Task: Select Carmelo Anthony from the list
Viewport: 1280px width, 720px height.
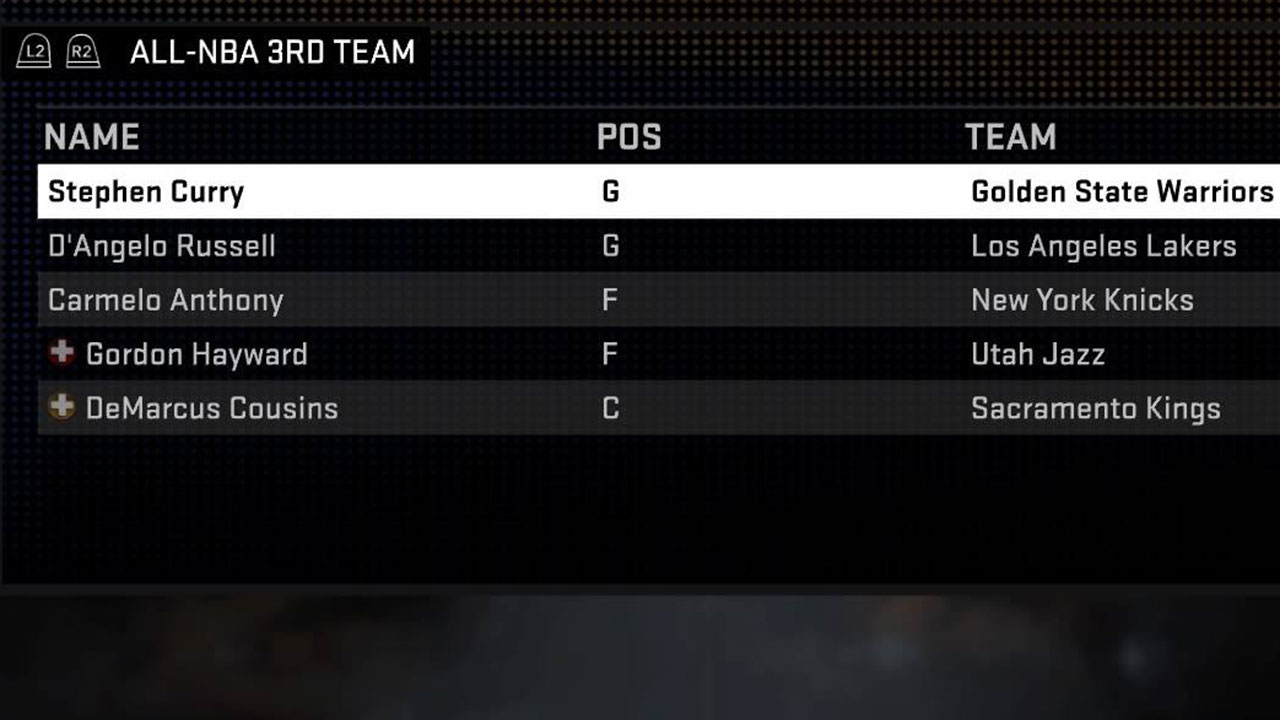Action: pyautogui.click(x=164, y=300)
